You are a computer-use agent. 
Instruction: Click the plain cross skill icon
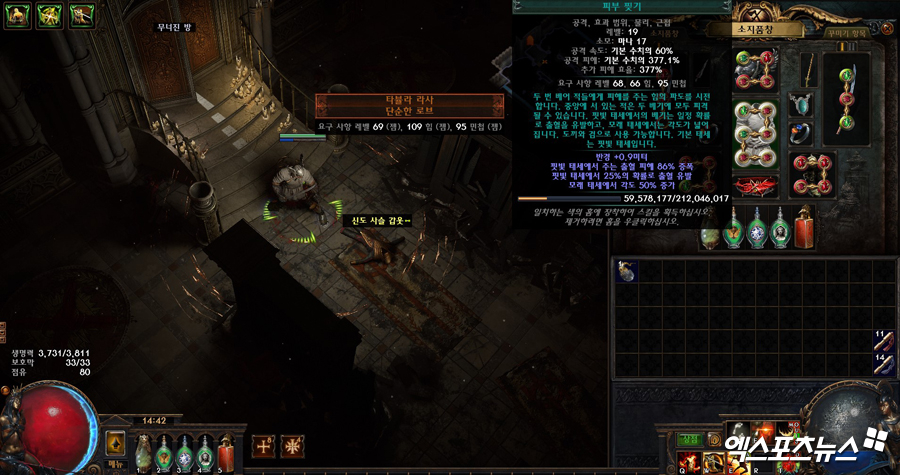[263, 445]
